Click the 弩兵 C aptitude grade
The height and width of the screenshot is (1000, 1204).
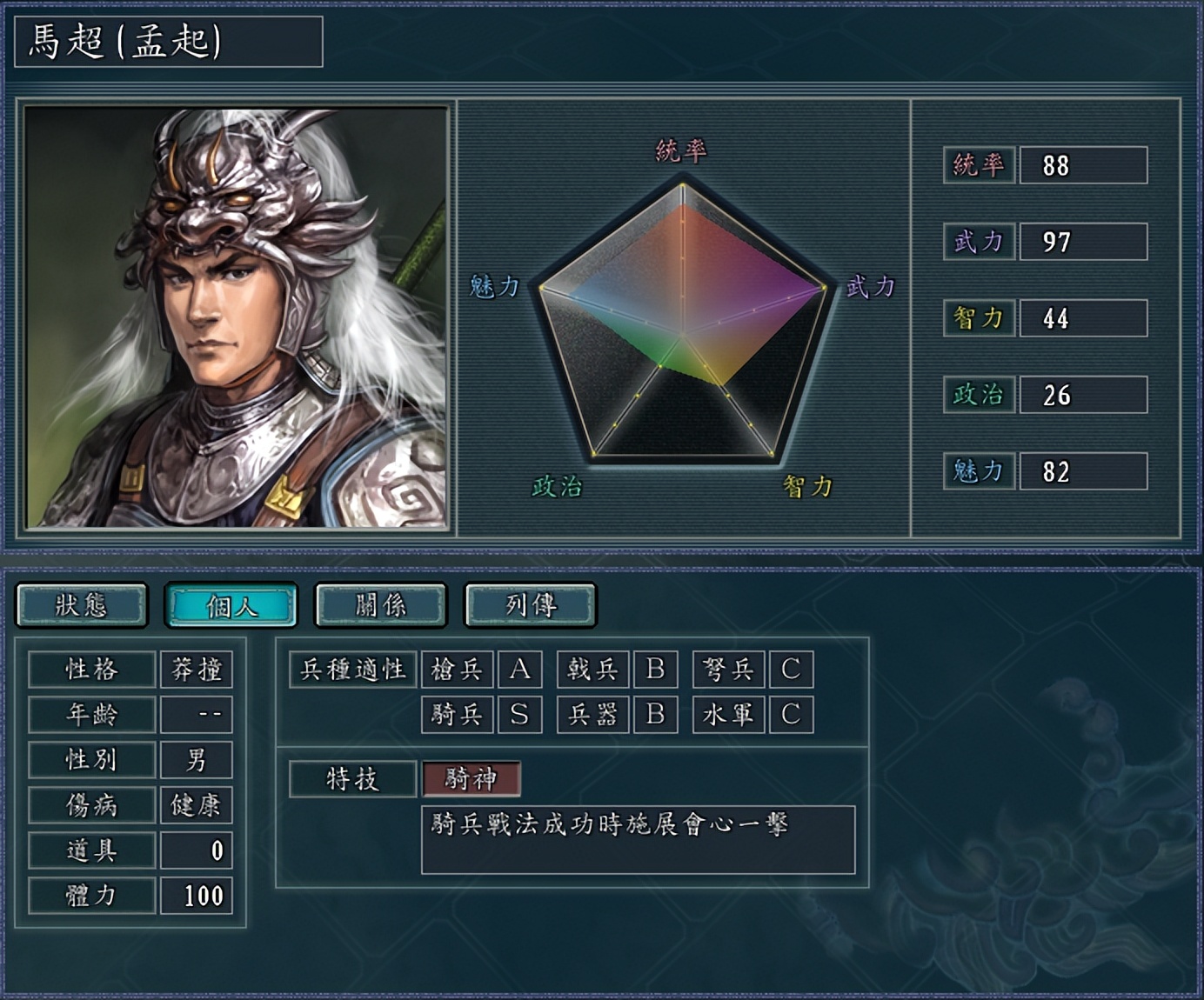tap(793, 670)
